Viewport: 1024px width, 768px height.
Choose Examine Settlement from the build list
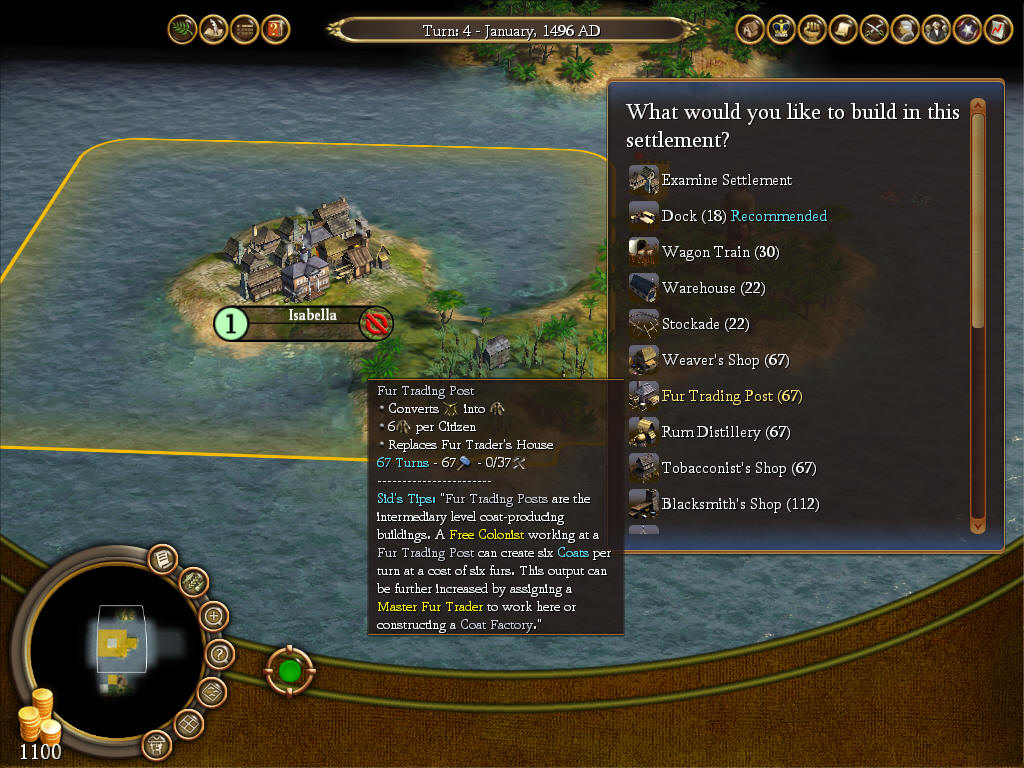pyautogui.click(x=726, y=180)
